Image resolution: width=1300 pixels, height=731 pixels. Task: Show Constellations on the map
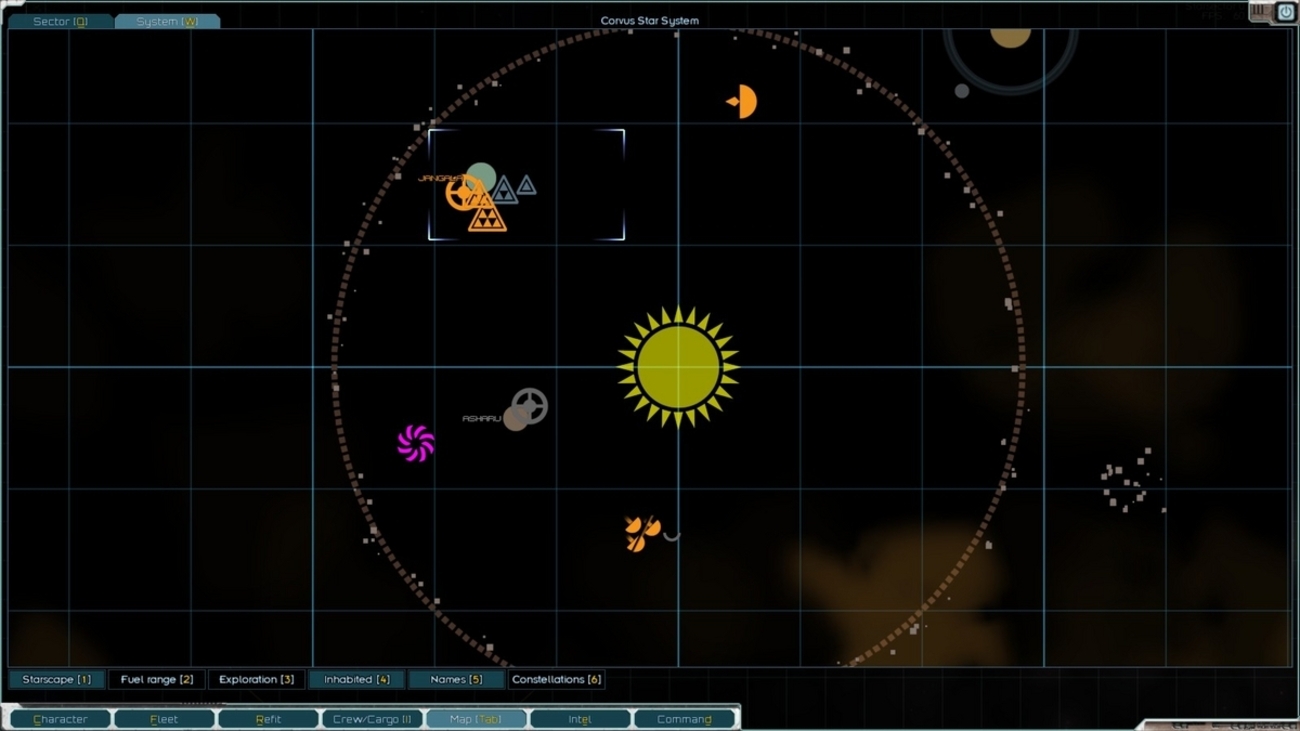pyautogui.click(x=556, y=680)
